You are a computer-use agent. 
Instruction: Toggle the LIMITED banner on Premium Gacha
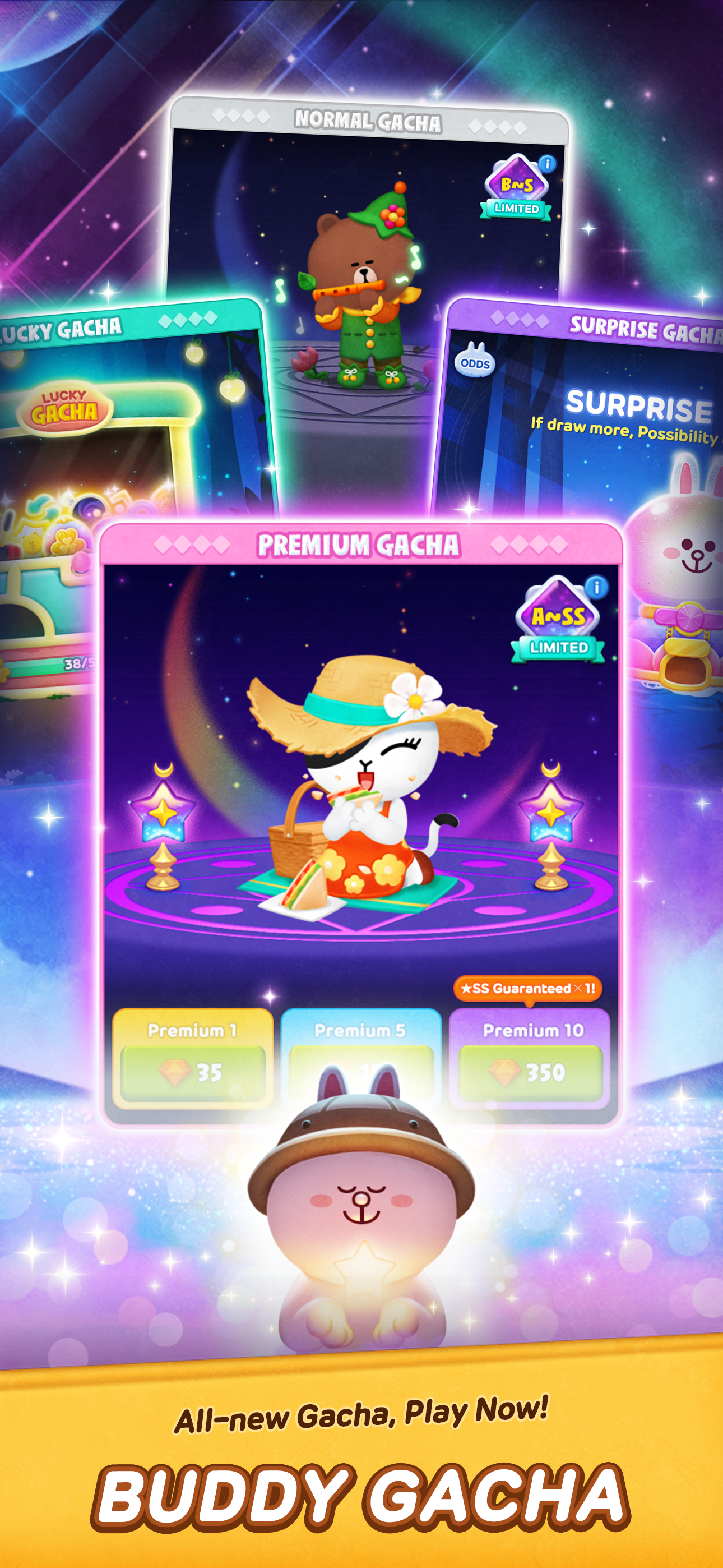pyautogui.click(x=558, y=648)
